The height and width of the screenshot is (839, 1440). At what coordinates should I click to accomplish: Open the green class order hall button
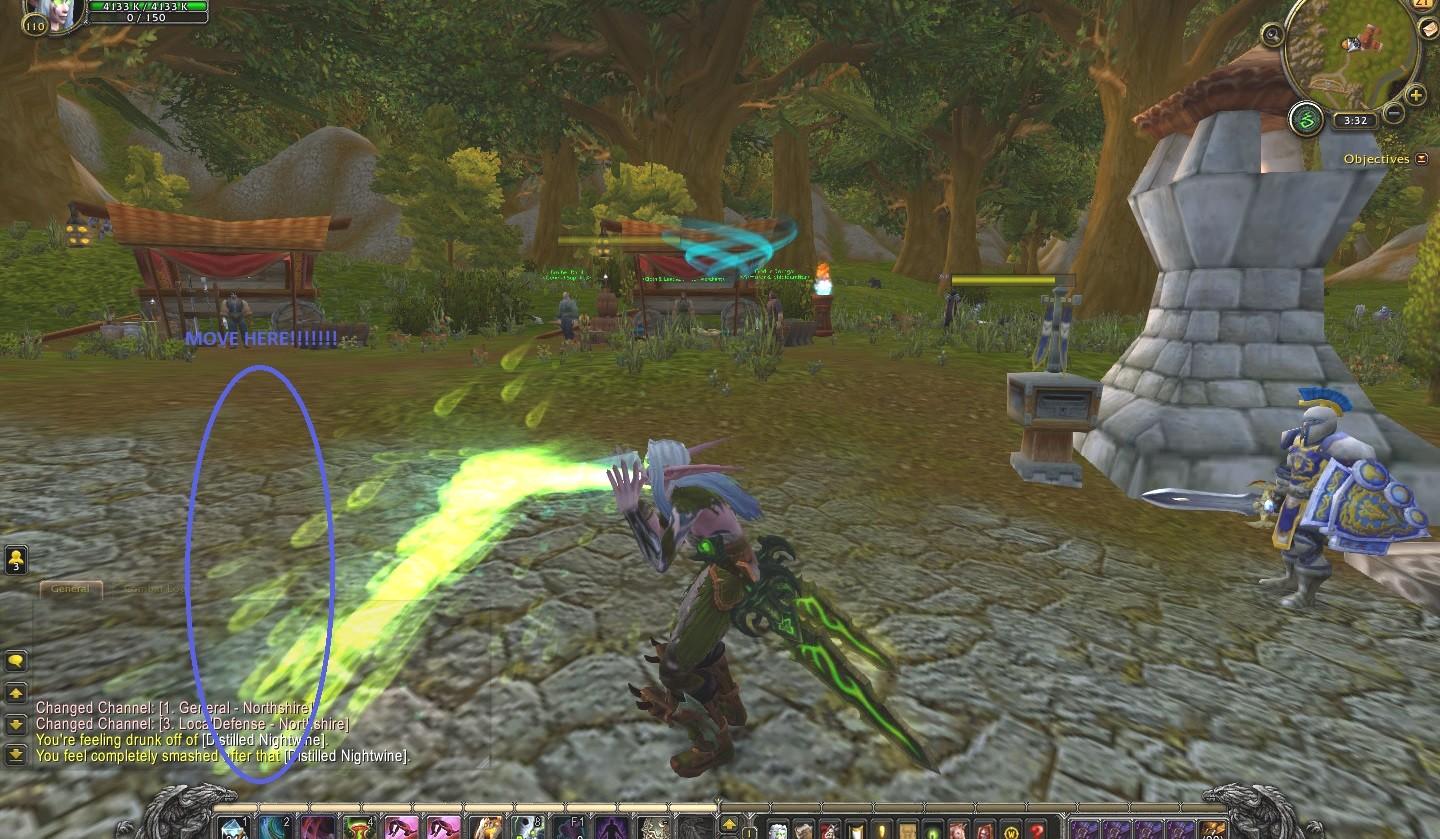point(1306,120)
